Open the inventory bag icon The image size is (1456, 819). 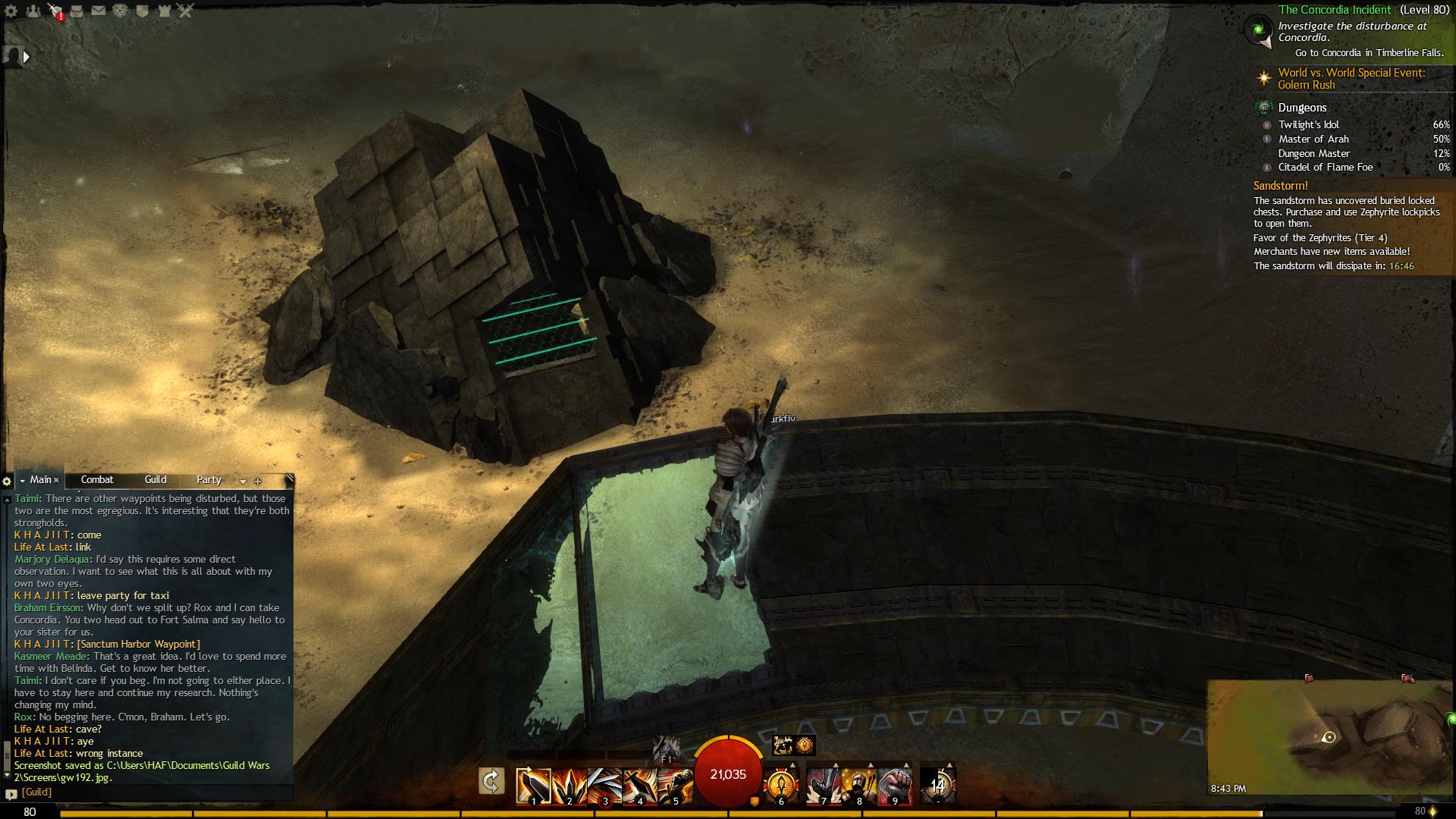77,11
